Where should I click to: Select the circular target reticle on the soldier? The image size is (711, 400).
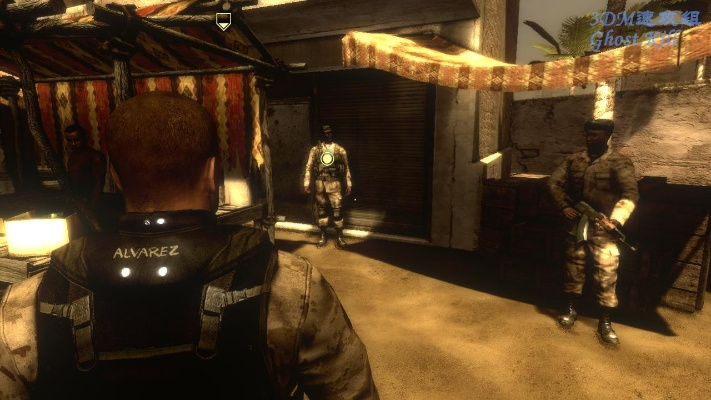pyautogui.click(x=327, y=158)
